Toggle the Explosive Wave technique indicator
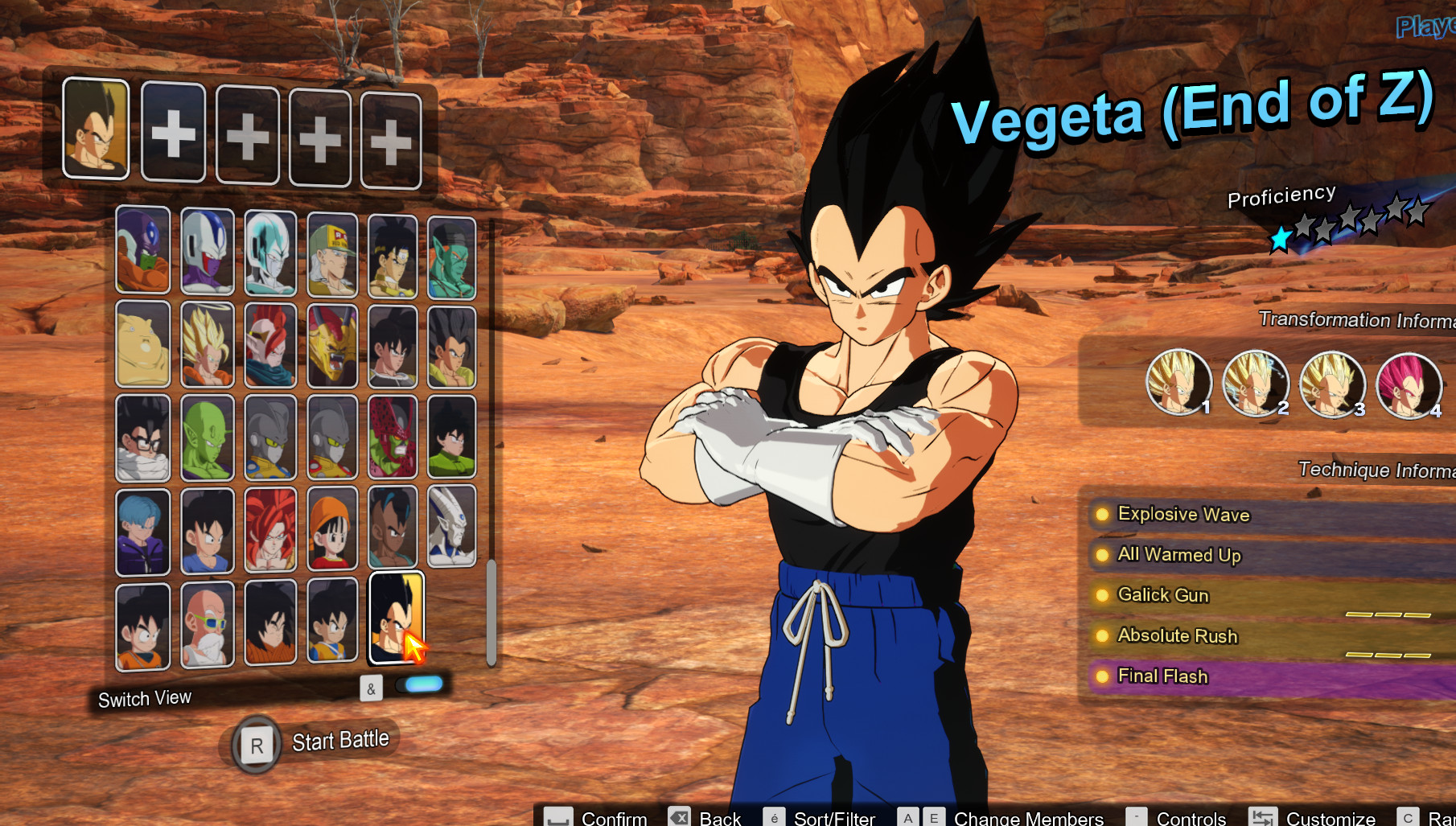 click(1103, 513)
